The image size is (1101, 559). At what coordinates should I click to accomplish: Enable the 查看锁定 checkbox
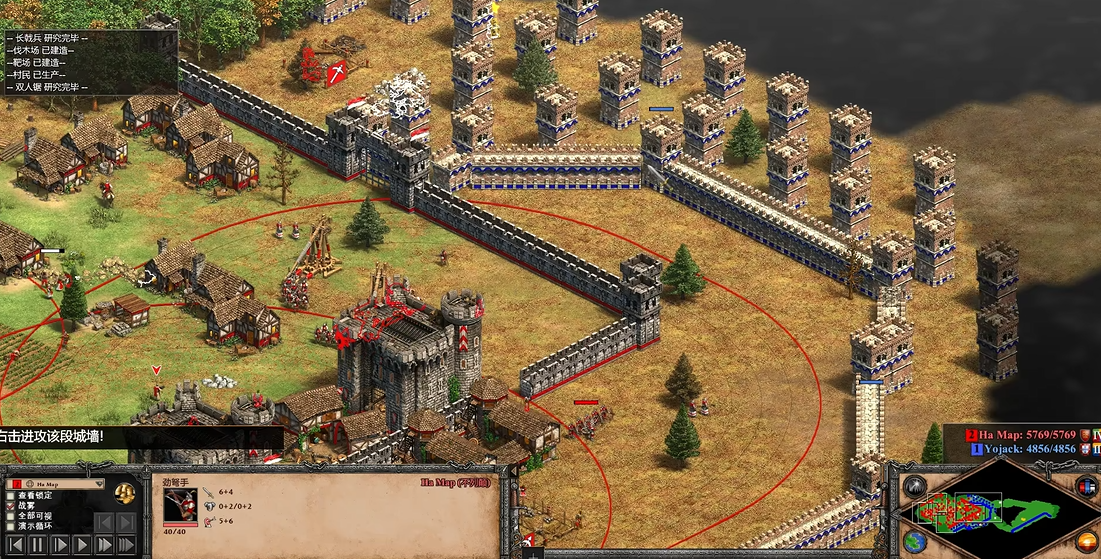pos(12,495)
